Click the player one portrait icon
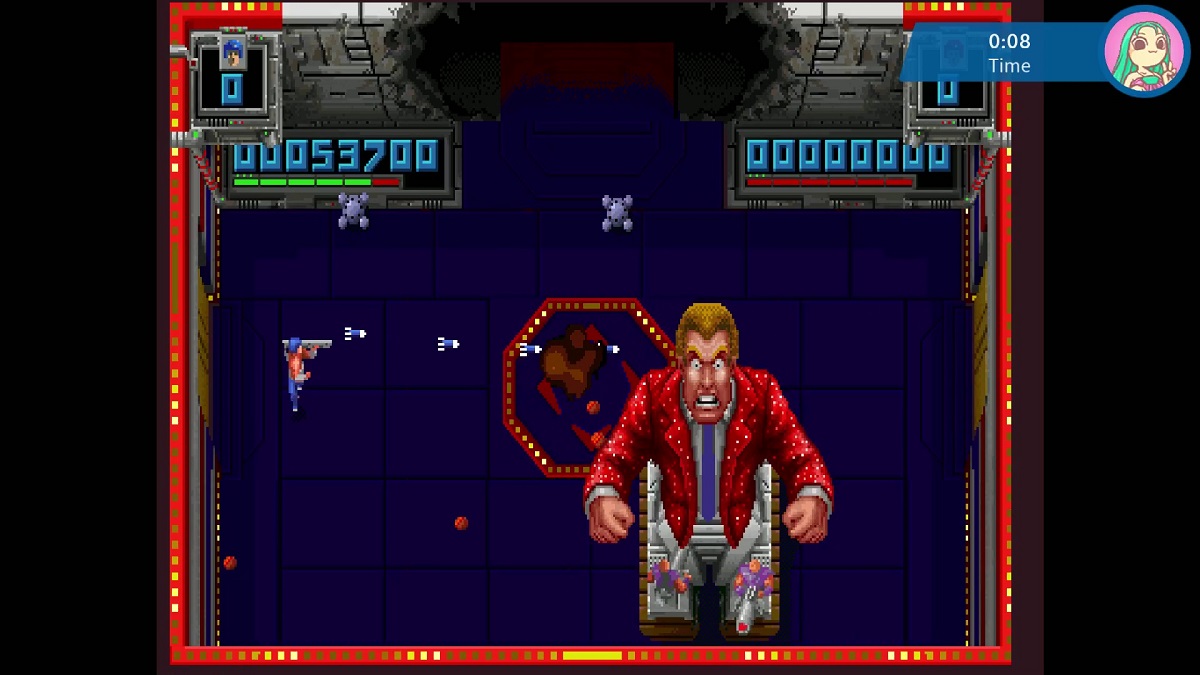 233,52
